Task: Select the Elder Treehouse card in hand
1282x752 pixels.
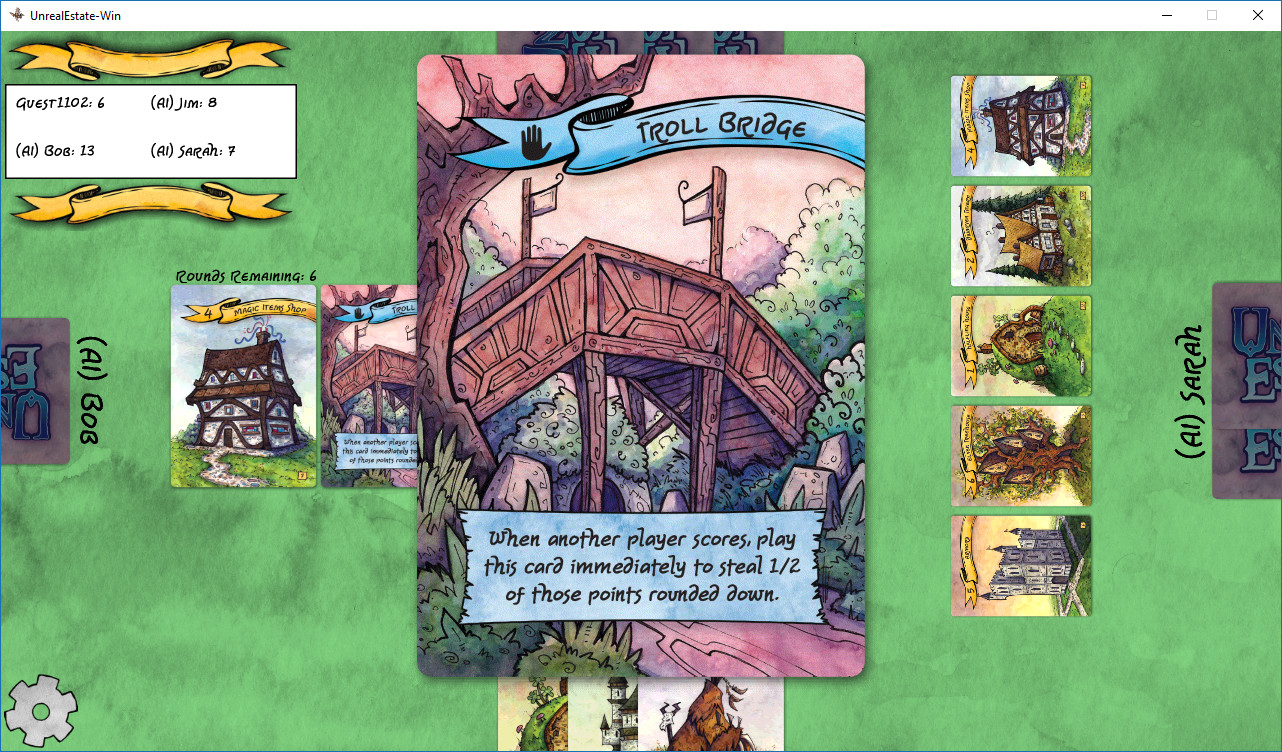Action: tap(1020, 455)
